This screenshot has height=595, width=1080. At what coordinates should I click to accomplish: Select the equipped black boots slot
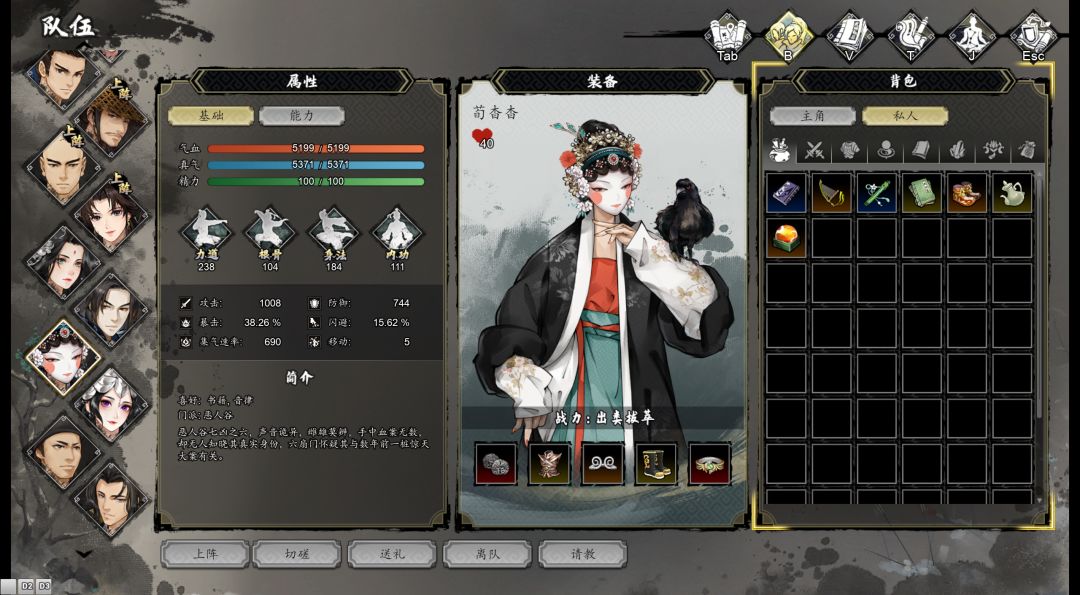coord(655,464)
